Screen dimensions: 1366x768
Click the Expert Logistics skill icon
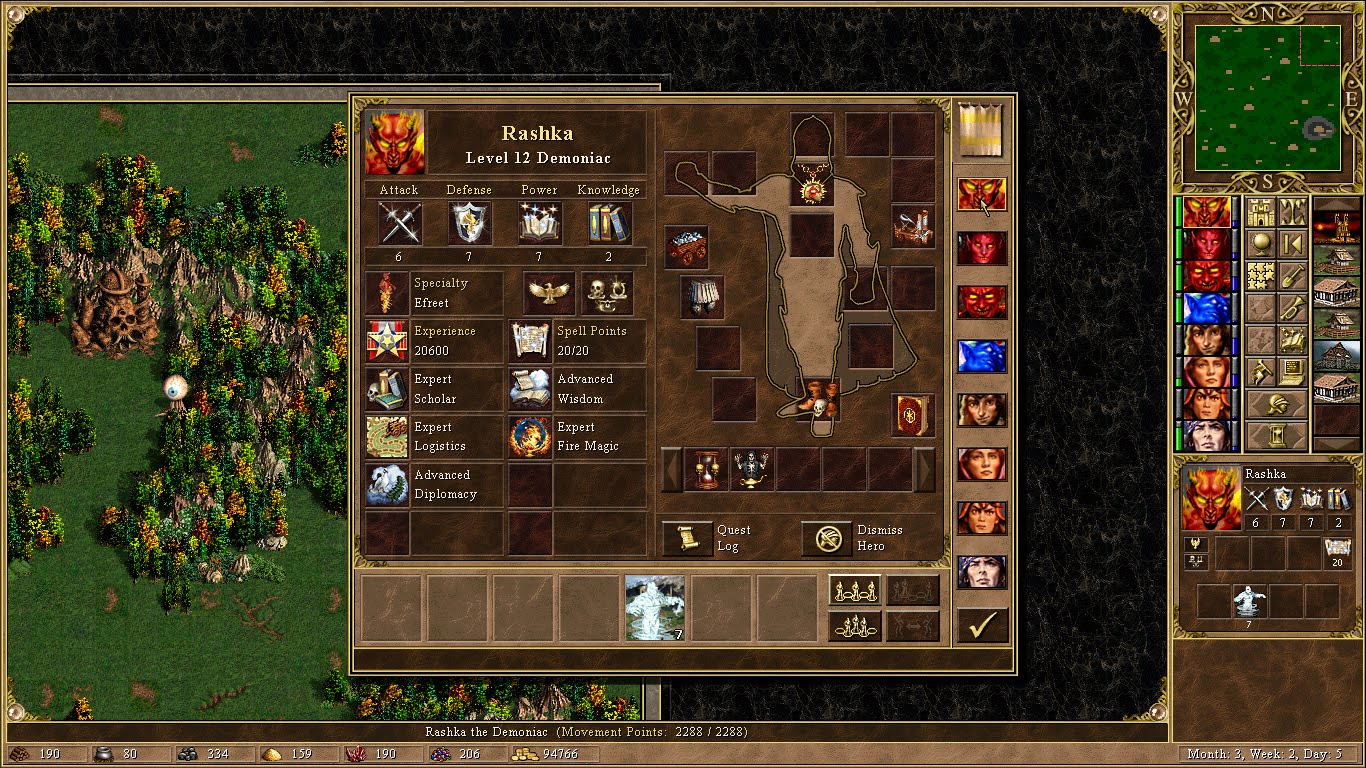click(386, 437)
